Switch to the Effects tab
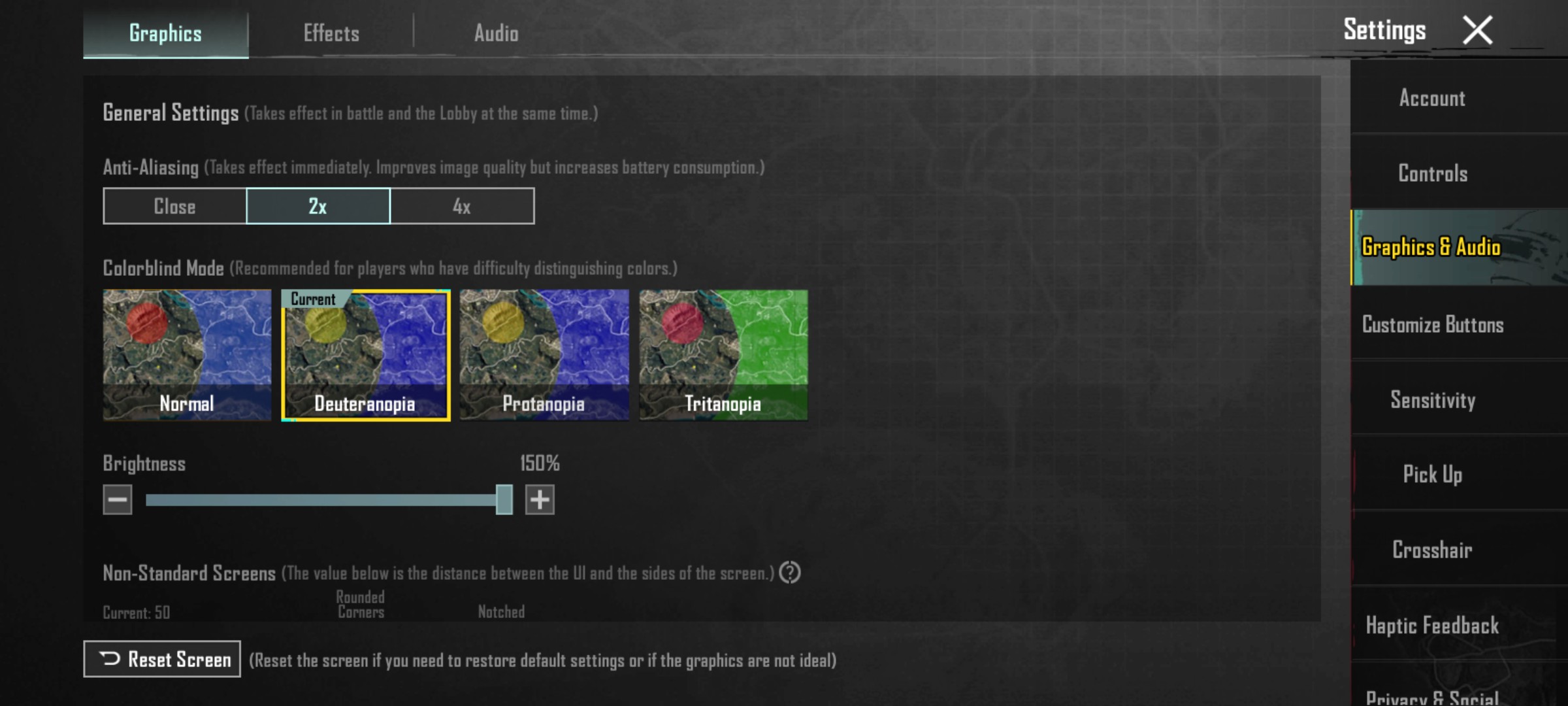This screenshot has width=1568, height=706. [x=331, y=33]
